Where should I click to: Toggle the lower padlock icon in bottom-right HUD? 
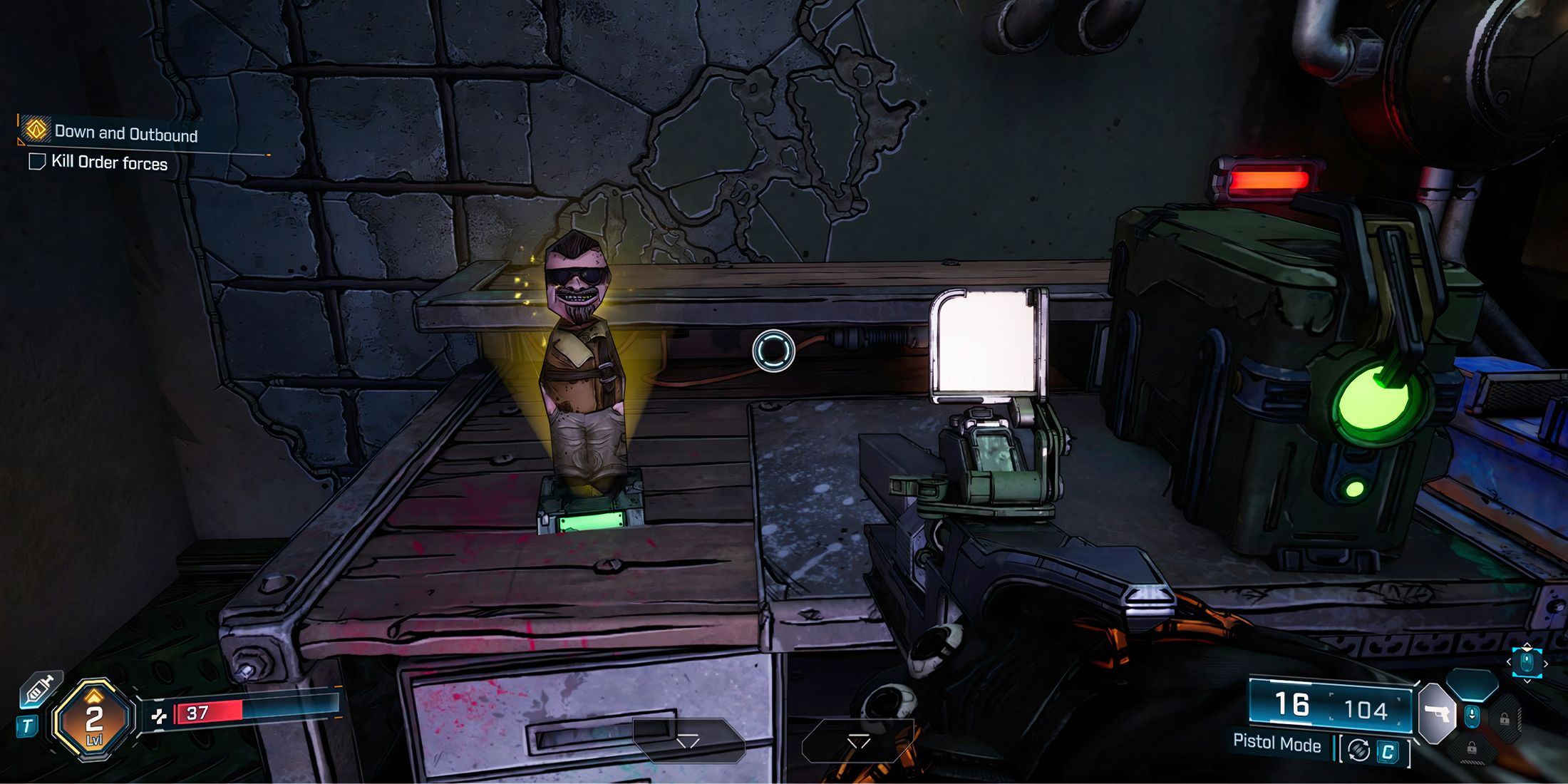pos(1472,750)
